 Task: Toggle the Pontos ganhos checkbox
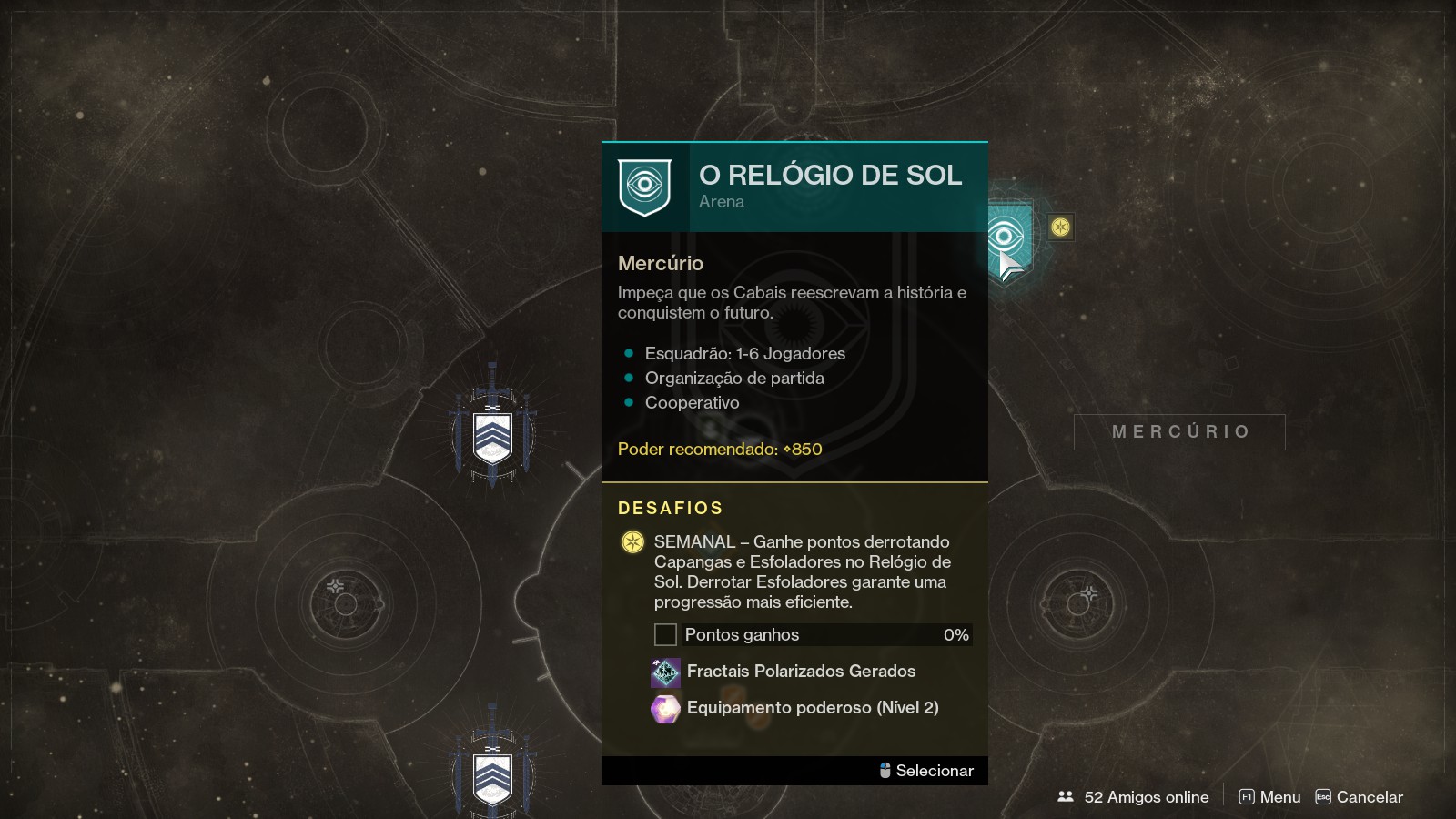665,634
